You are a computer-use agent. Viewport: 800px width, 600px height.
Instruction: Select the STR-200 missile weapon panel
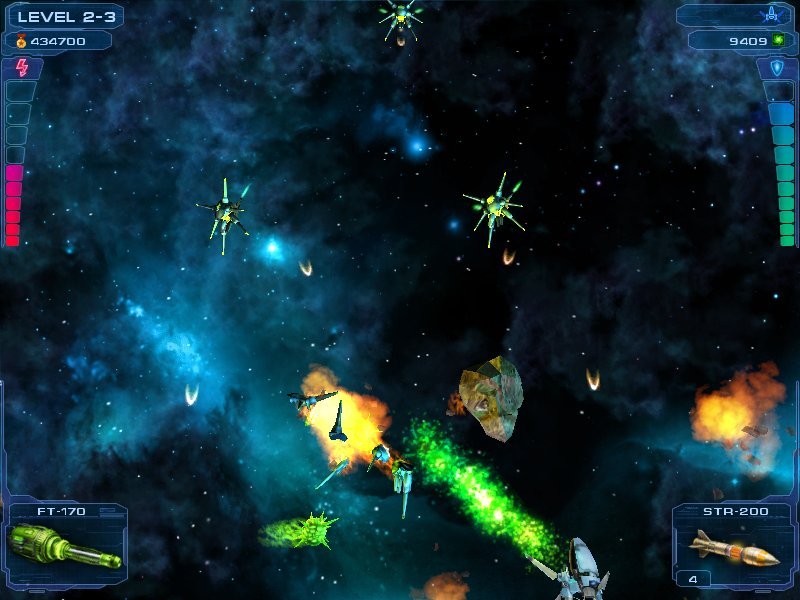[x=733, y=546]
